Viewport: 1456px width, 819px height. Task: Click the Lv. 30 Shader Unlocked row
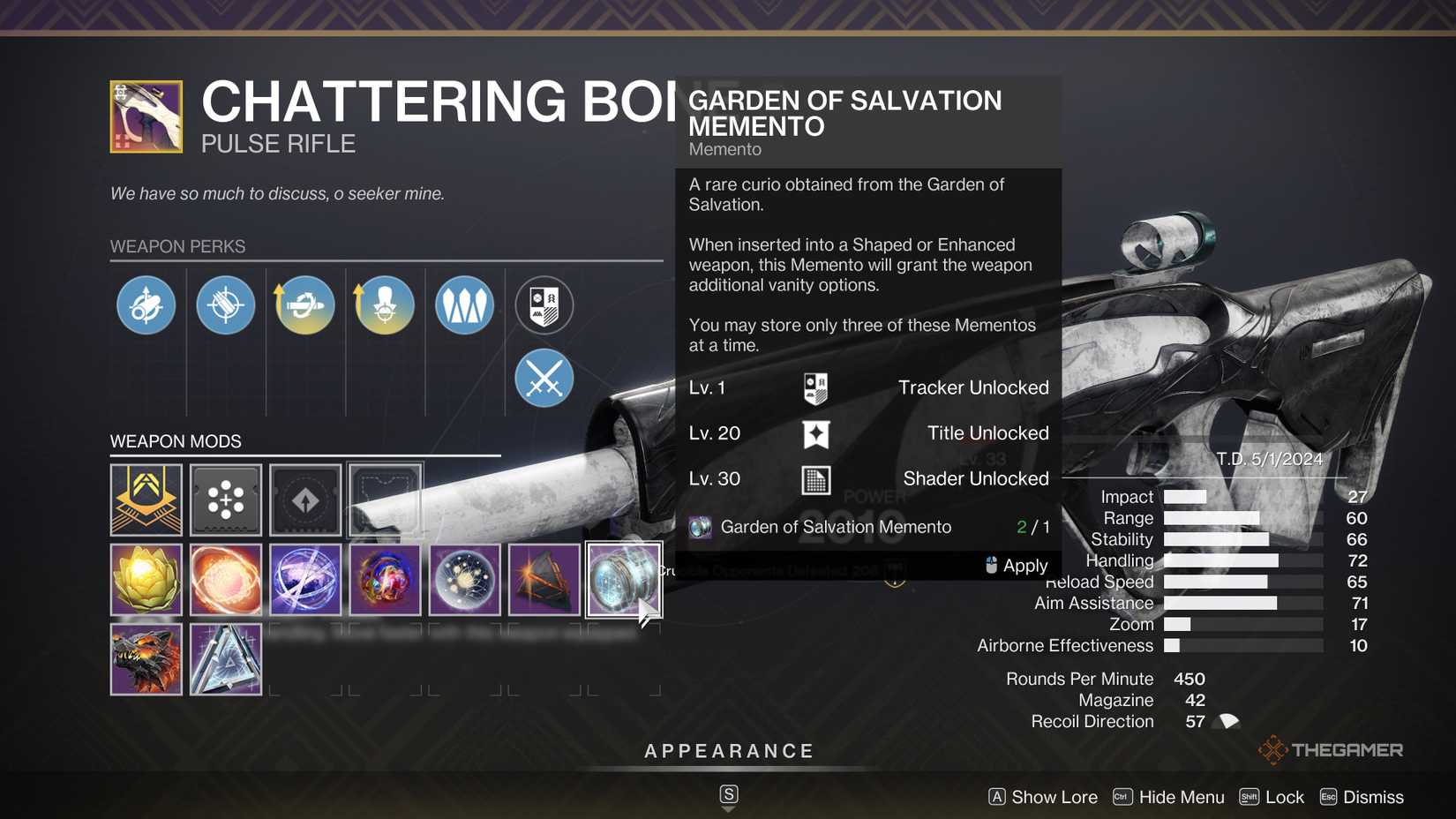pyautogui.click(x=868, y=478)
